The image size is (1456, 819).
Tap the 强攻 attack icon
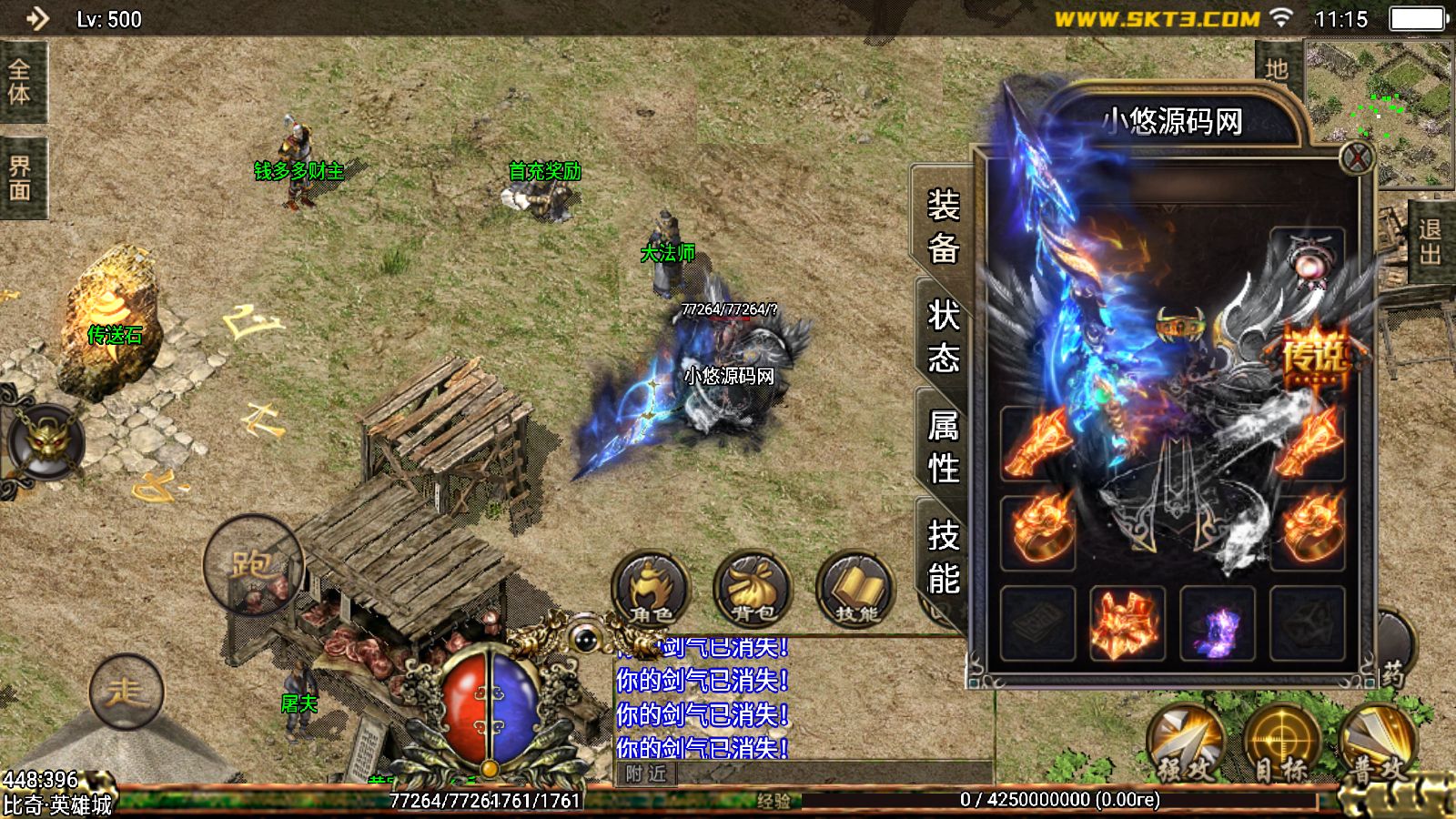pos(1183,737)
